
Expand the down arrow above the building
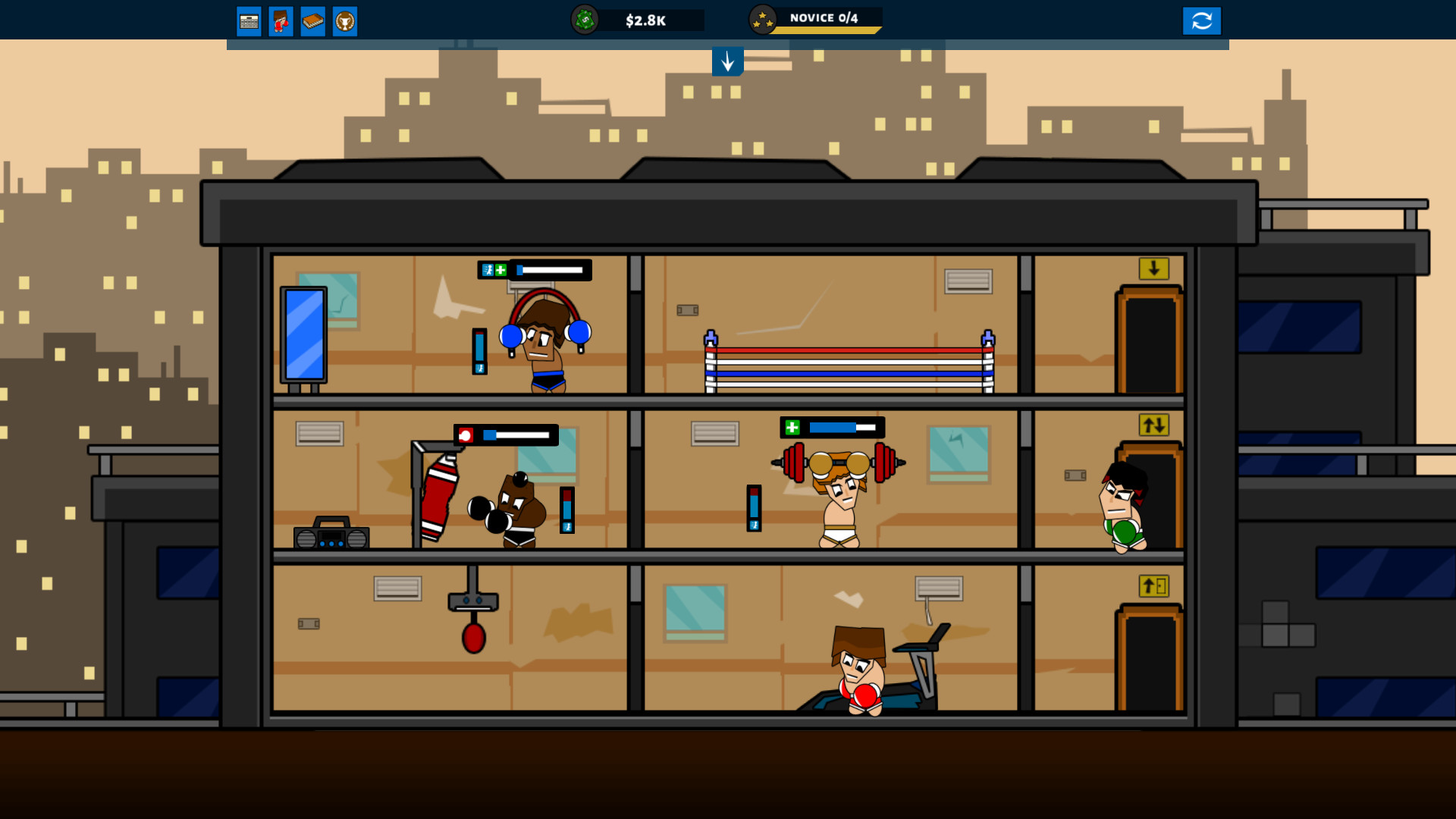(728, 62)
